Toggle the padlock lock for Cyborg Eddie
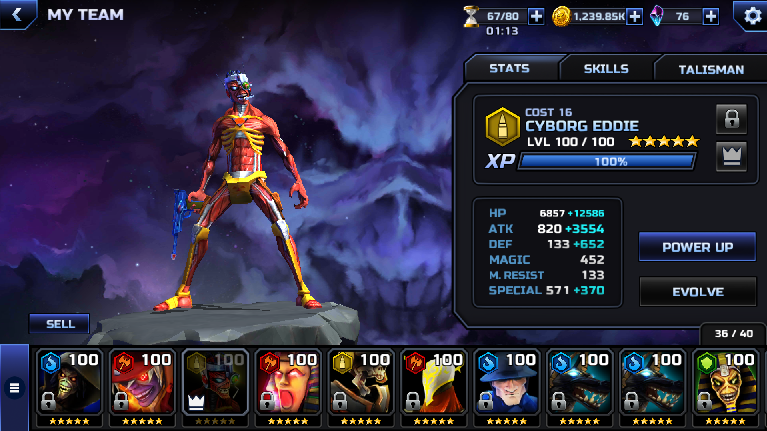 coord(731,119)
